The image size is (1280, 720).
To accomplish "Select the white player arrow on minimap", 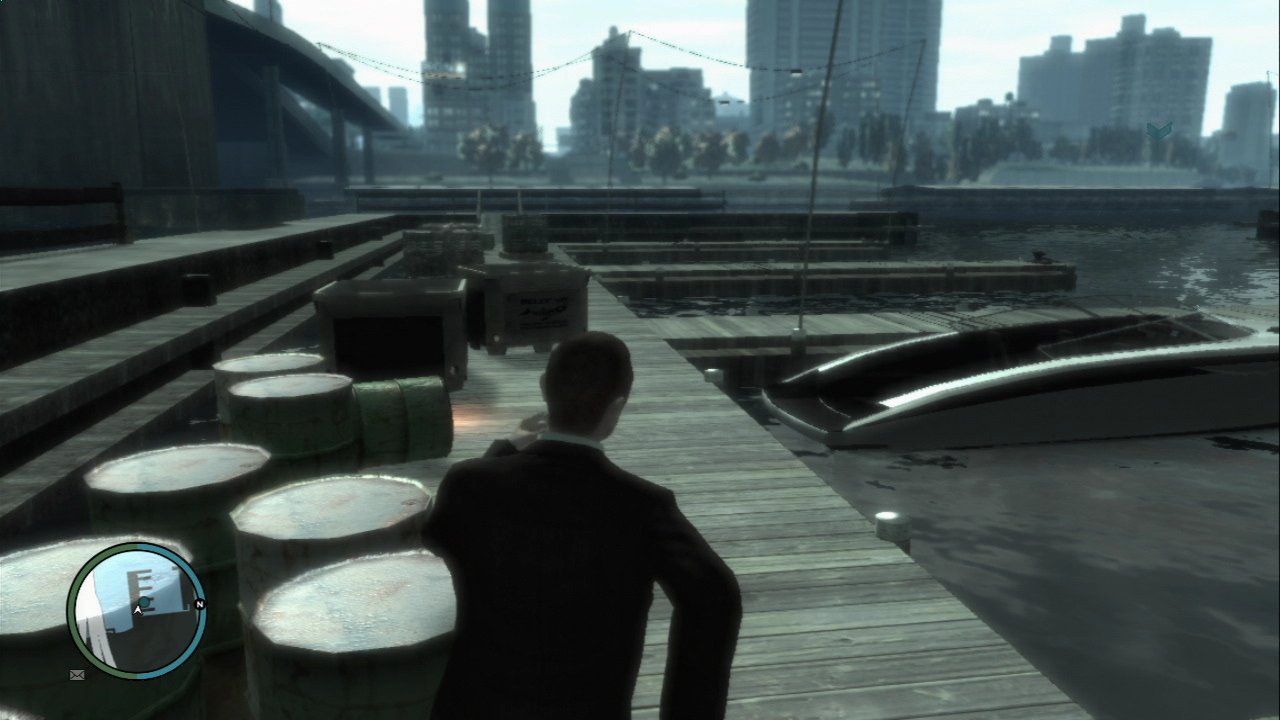I will click(136, 609).
